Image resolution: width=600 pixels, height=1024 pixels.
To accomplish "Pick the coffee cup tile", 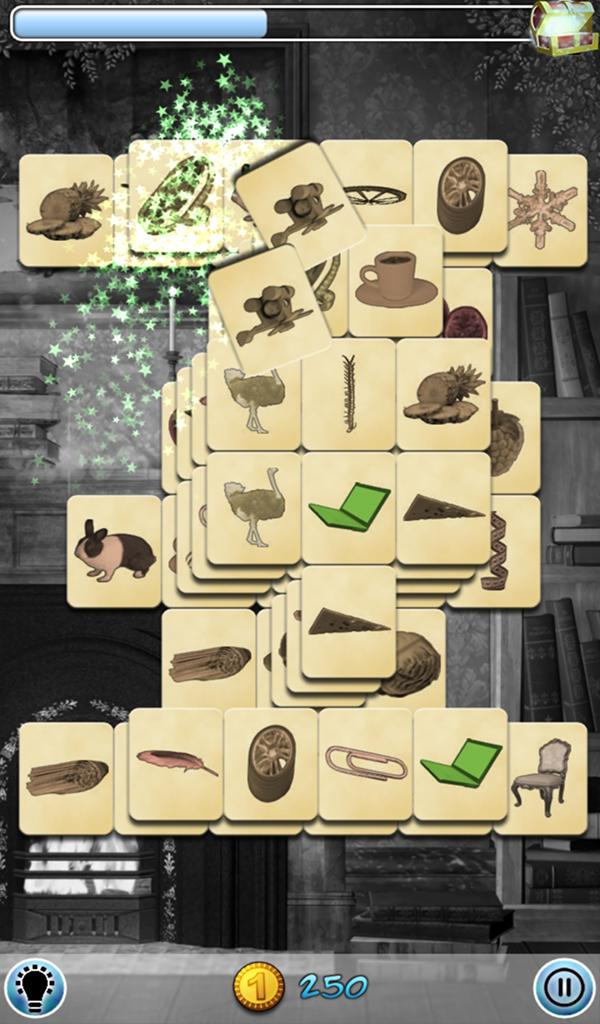I will 397,279.
